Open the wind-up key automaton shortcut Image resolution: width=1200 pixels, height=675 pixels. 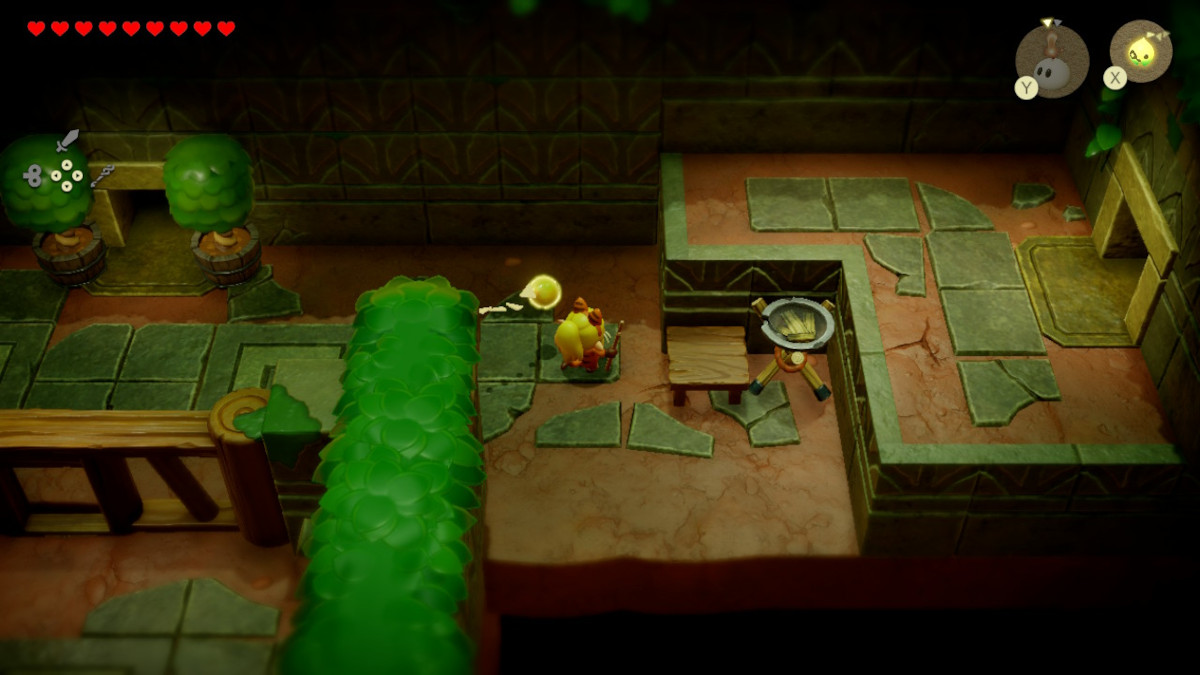32,176
